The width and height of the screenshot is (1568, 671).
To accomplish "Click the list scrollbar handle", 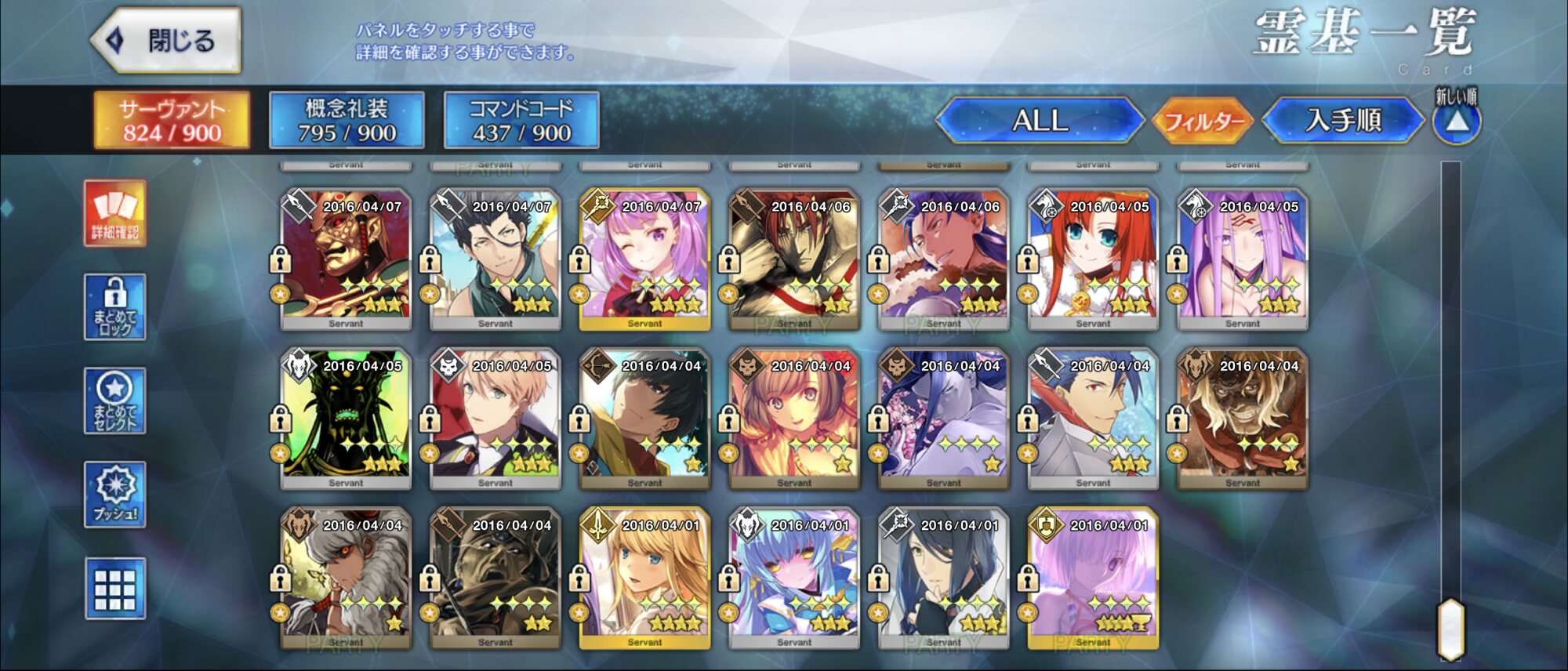I will pyautogui.click(x=1451, y=629).
